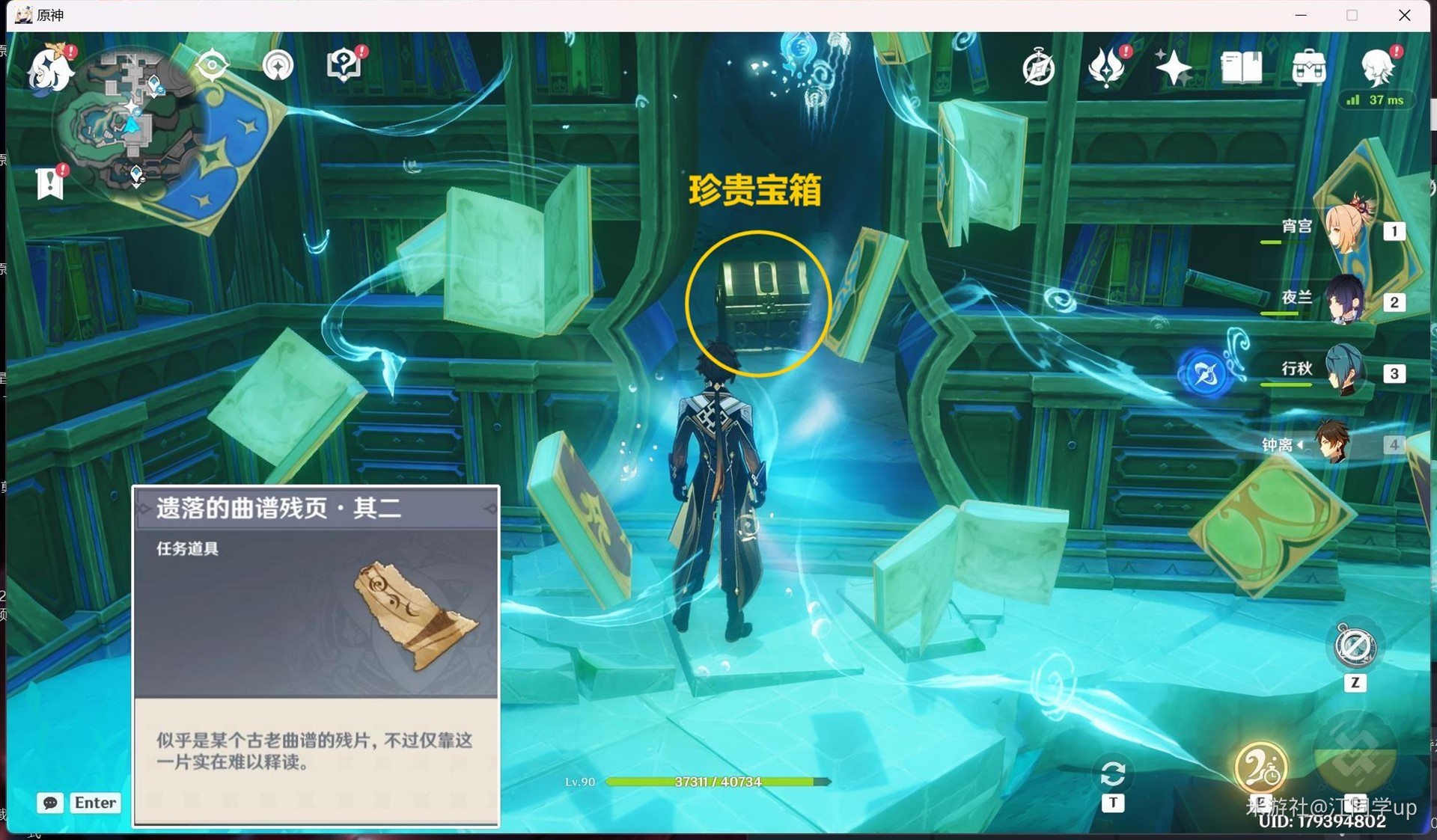This screenshot has width=1437, height=840.
Task: Click the quest tracker banner icon
Action: point(49,182)
